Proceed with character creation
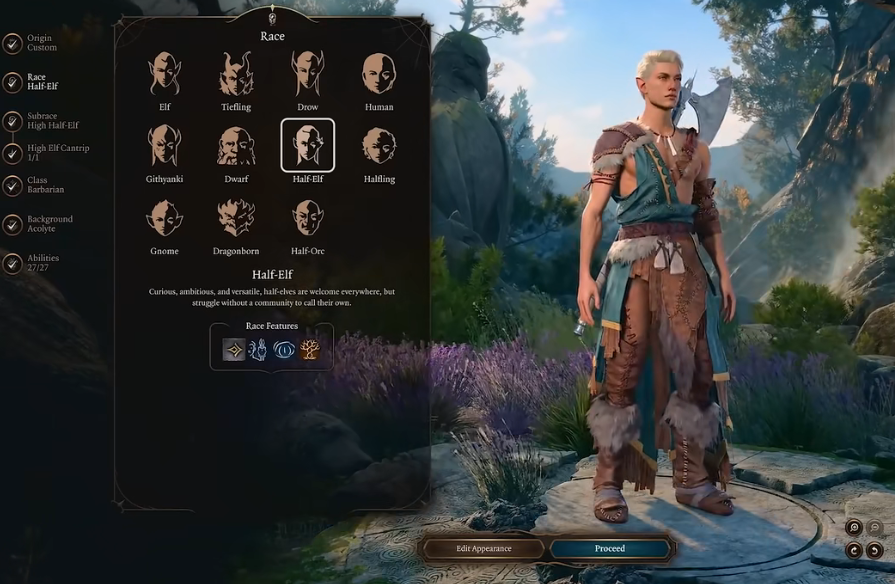 610,549
